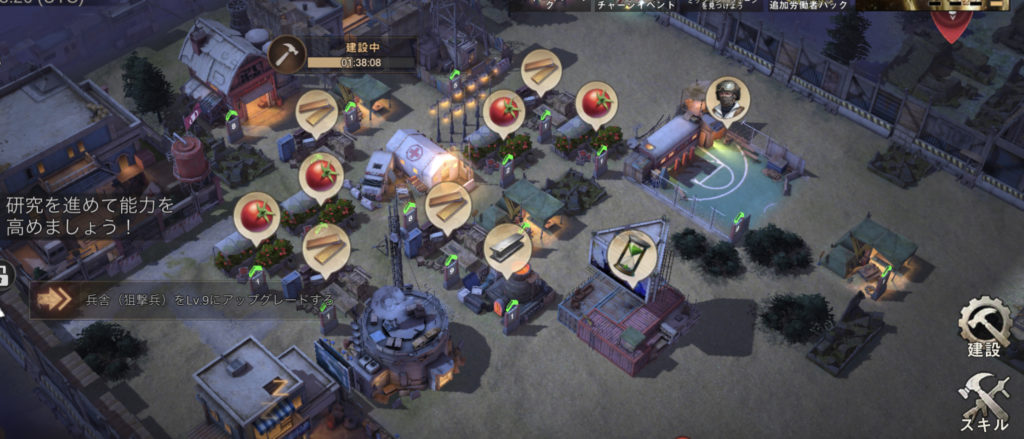
Task: Select the hero portrait bubble
Action: pyautogui.click(x=727, y=98)
